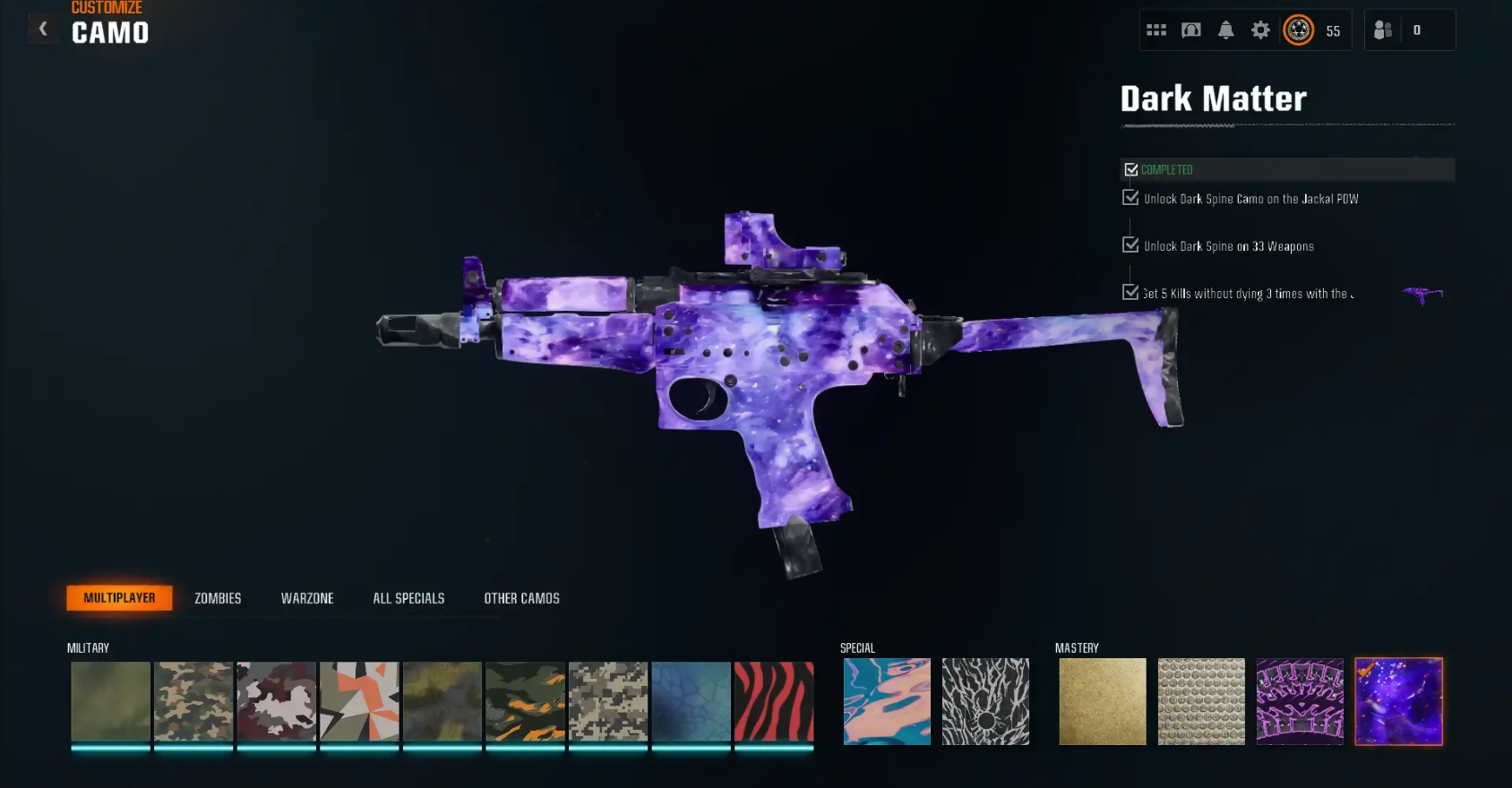Go back using the arrow beside CAMO

coord(42,30)
